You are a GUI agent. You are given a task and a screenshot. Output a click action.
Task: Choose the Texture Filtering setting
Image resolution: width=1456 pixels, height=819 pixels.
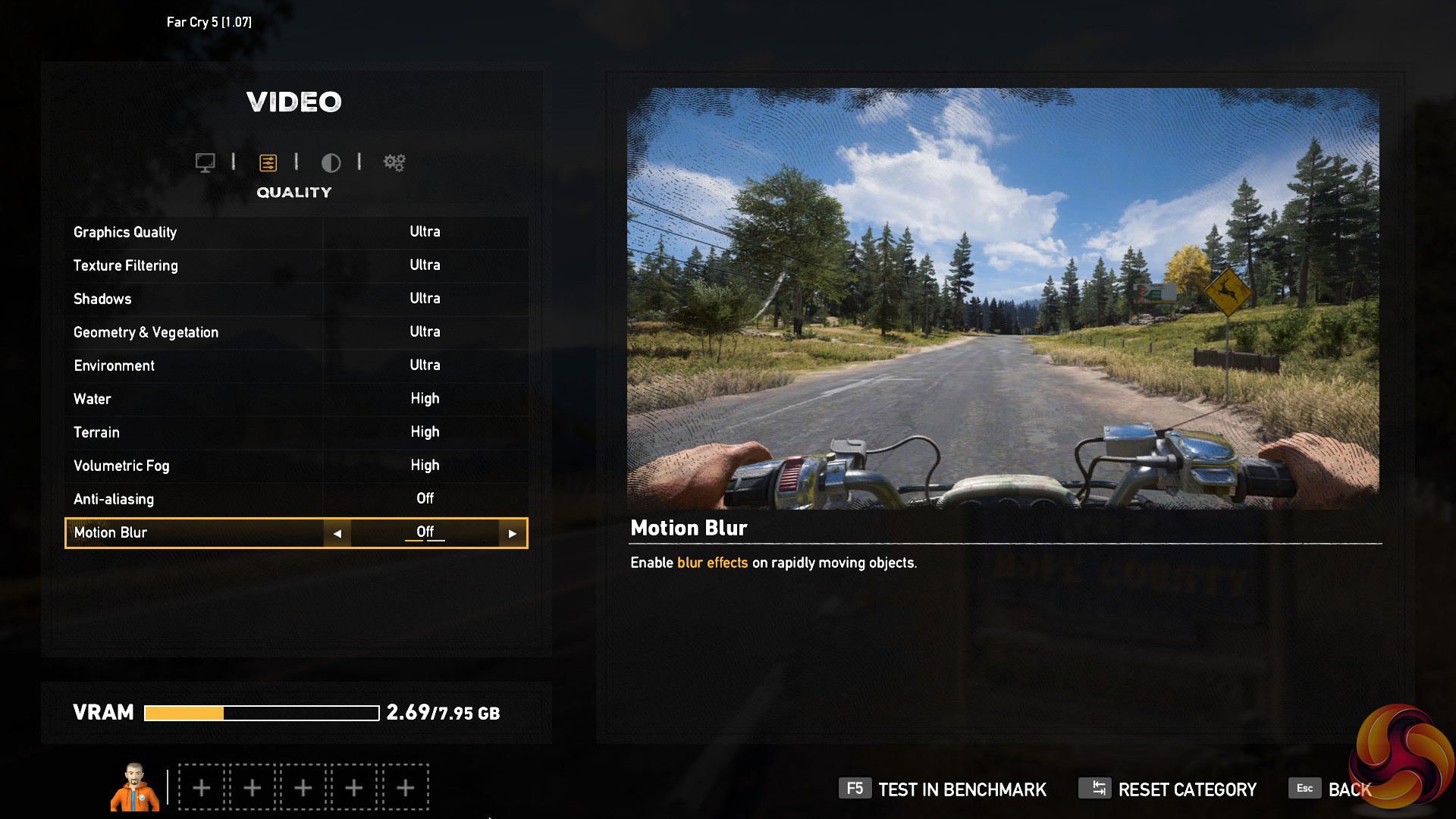[x=297, y=265]
